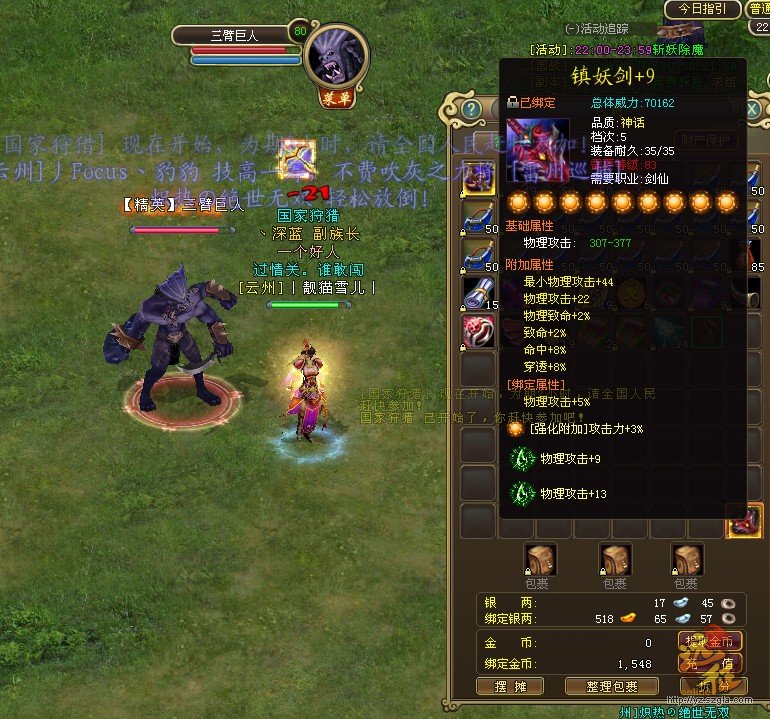Click the 提取金币 withdraw gold button
This screenshot has width=770, height=719.
(711, 641)
